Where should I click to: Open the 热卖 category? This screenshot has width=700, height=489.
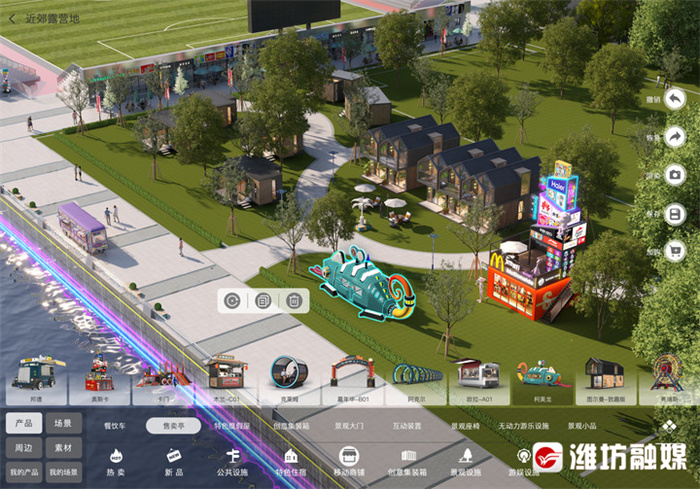click(115, 462)
